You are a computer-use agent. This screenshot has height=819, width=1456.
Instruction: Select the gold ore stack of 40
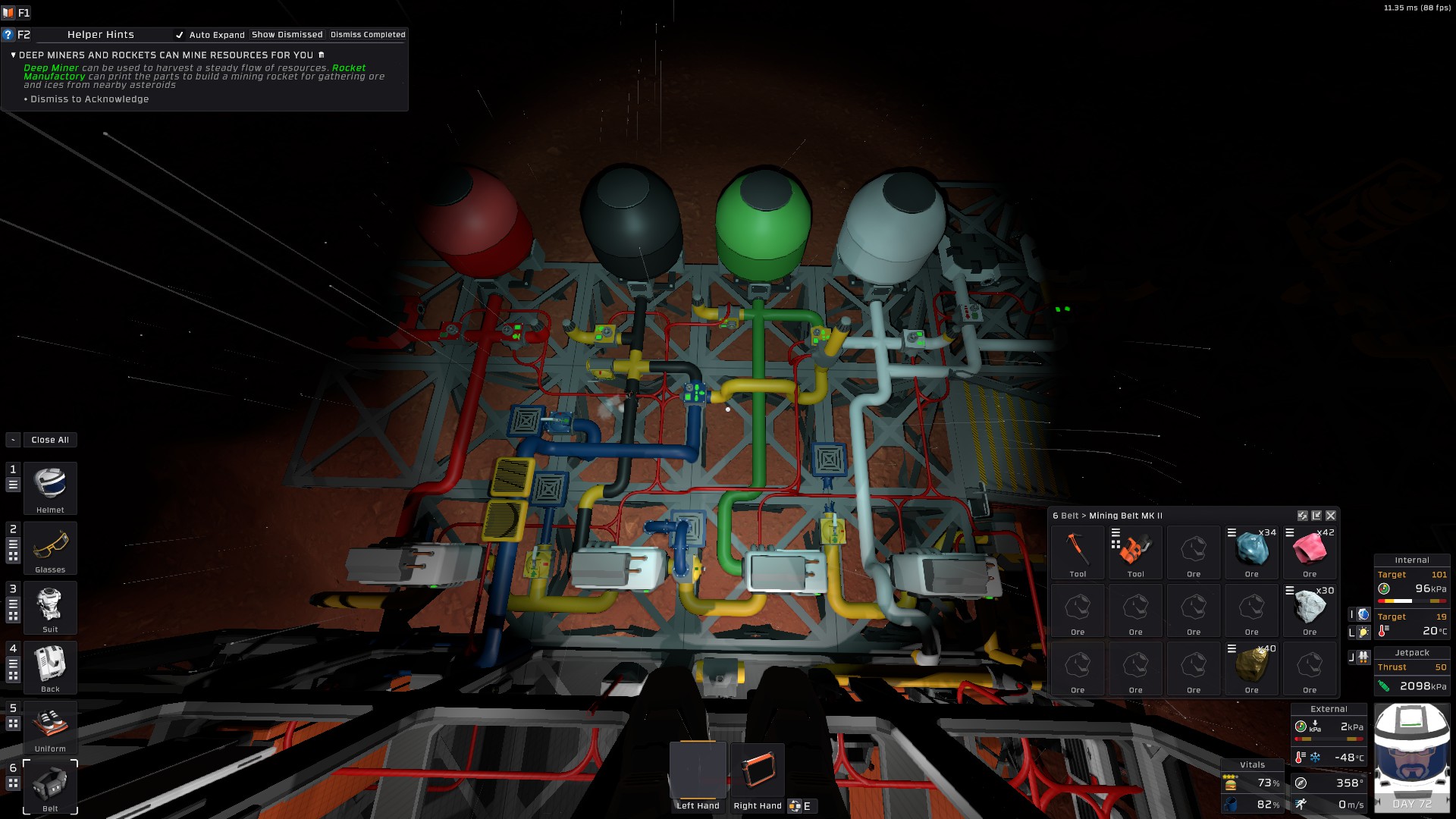[1251, 667]
